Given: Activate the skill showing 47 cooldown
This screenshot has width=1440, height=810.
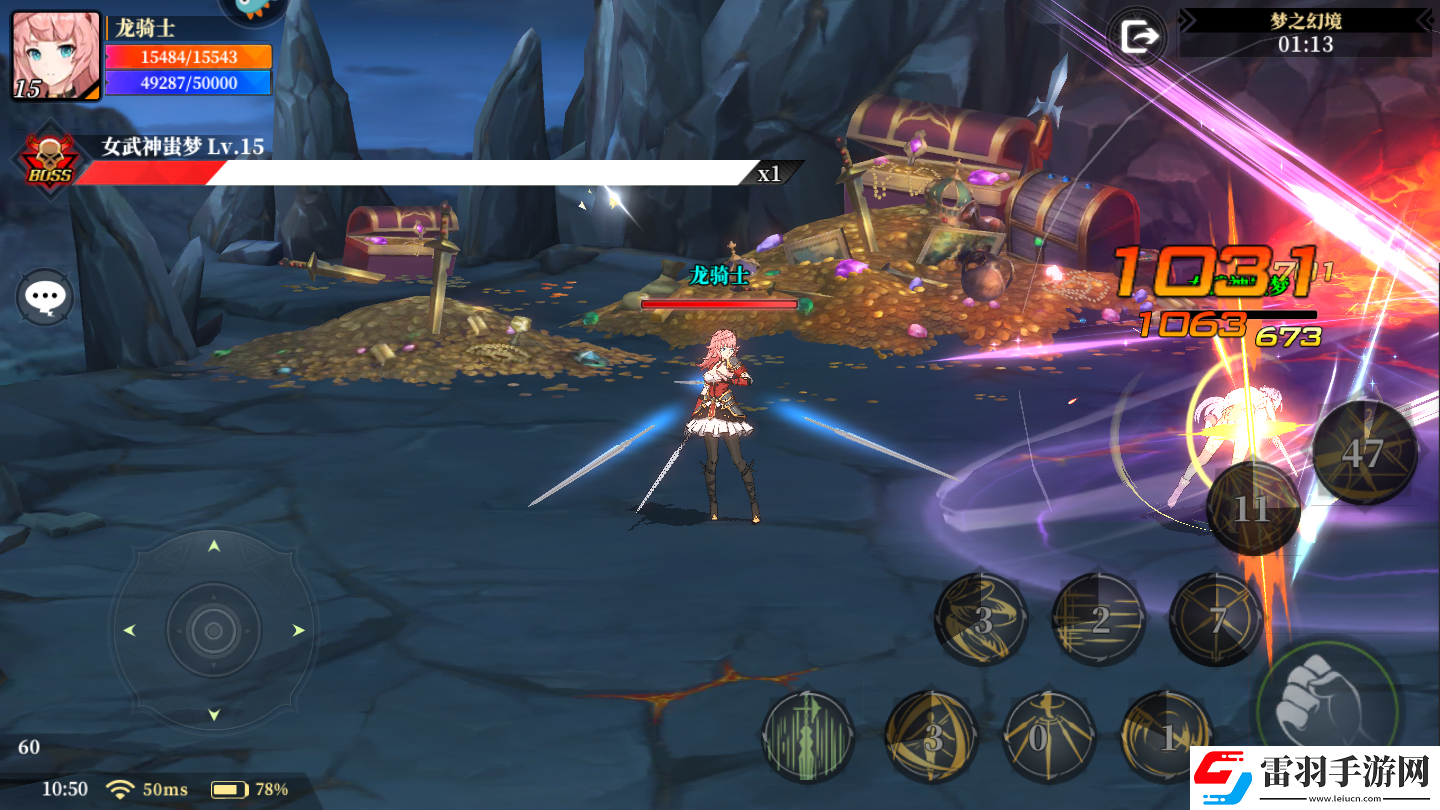Looking at the screenshot, I should [x=1364, y=453].
